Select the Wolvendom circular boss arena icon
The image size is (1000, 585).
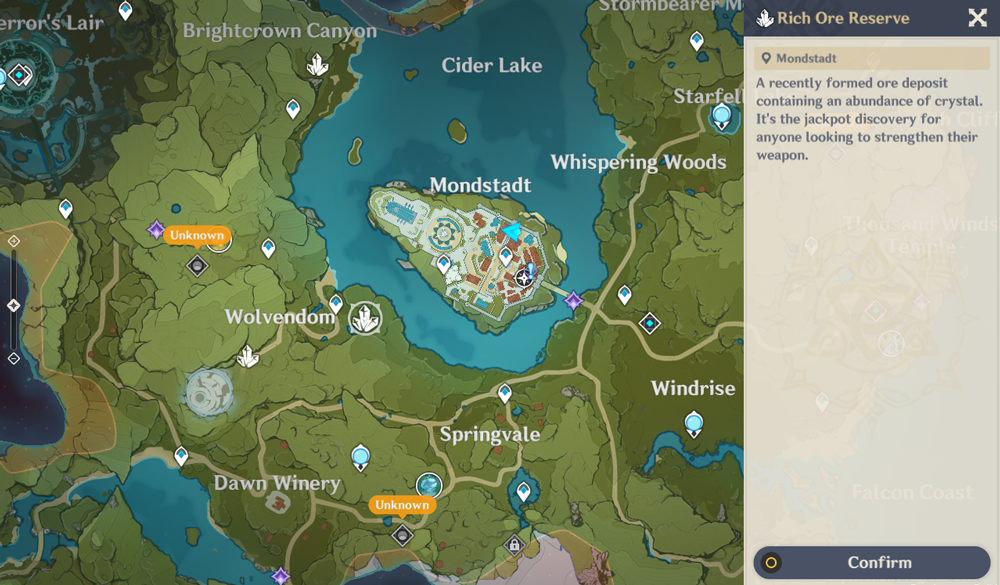click(209, 391)
